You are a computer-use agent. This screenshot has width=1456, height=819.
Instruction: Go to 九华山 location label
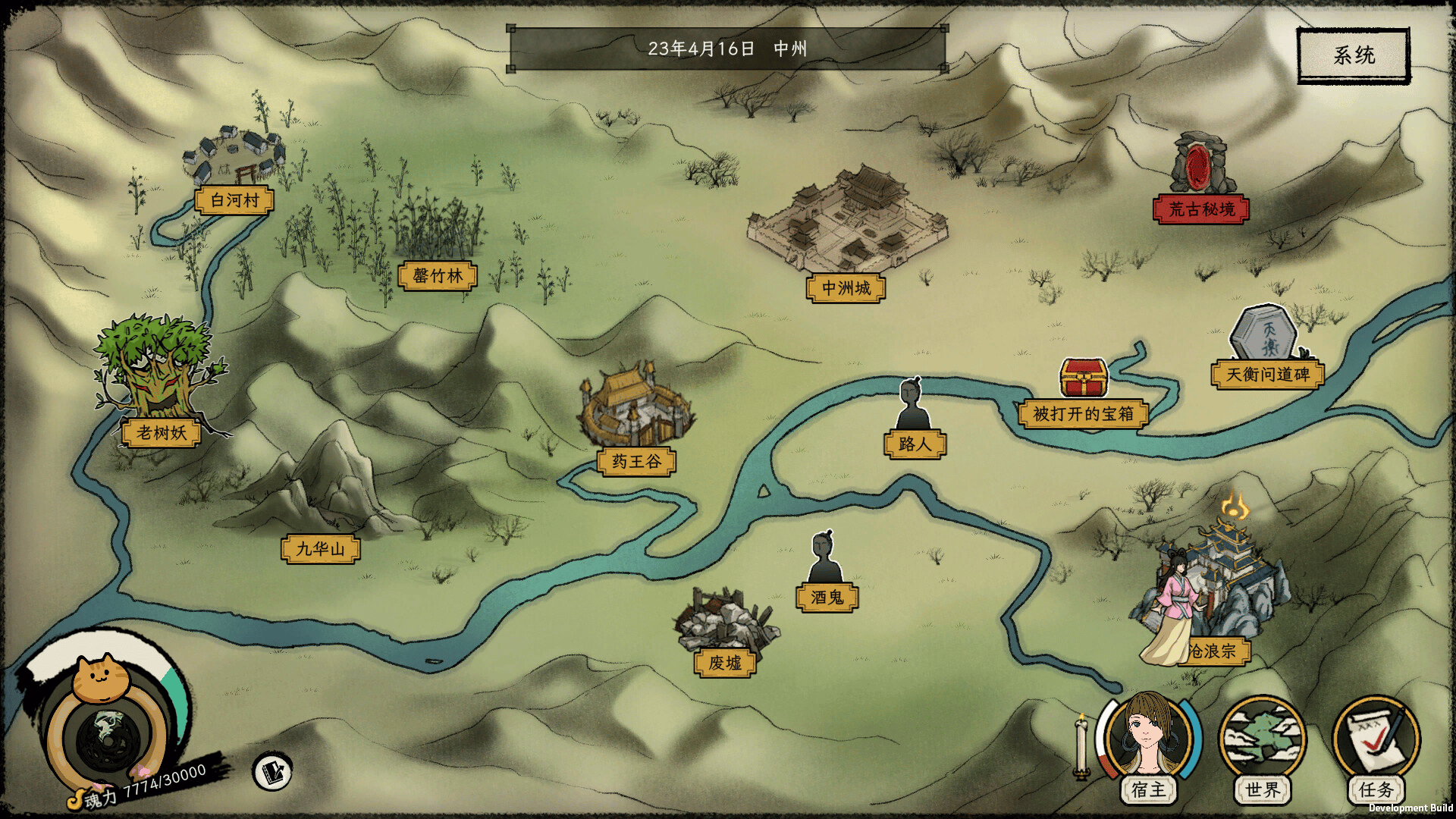coord(320,548)
